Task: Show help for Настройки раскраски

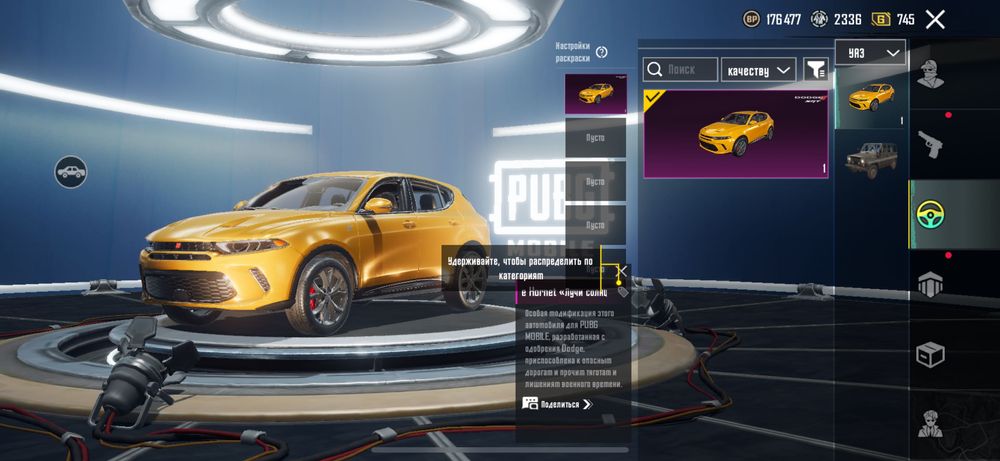Action: coord(602,52)
